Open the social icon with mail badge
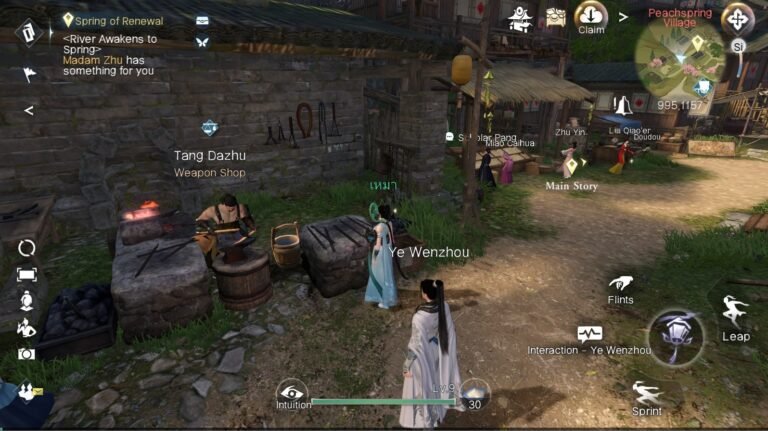Image resolution: width=768 pixels, height=431 pixels. (x=27, y=392)
